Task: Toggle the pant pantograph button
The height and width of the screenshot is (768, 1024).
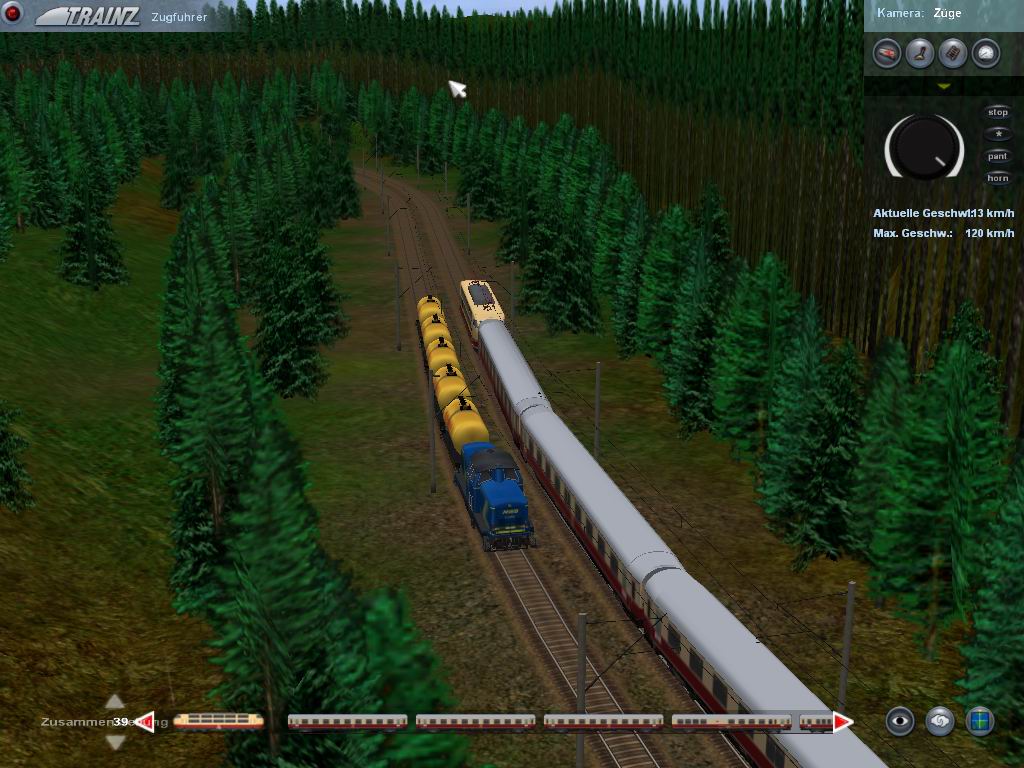Action: (997, 156)
